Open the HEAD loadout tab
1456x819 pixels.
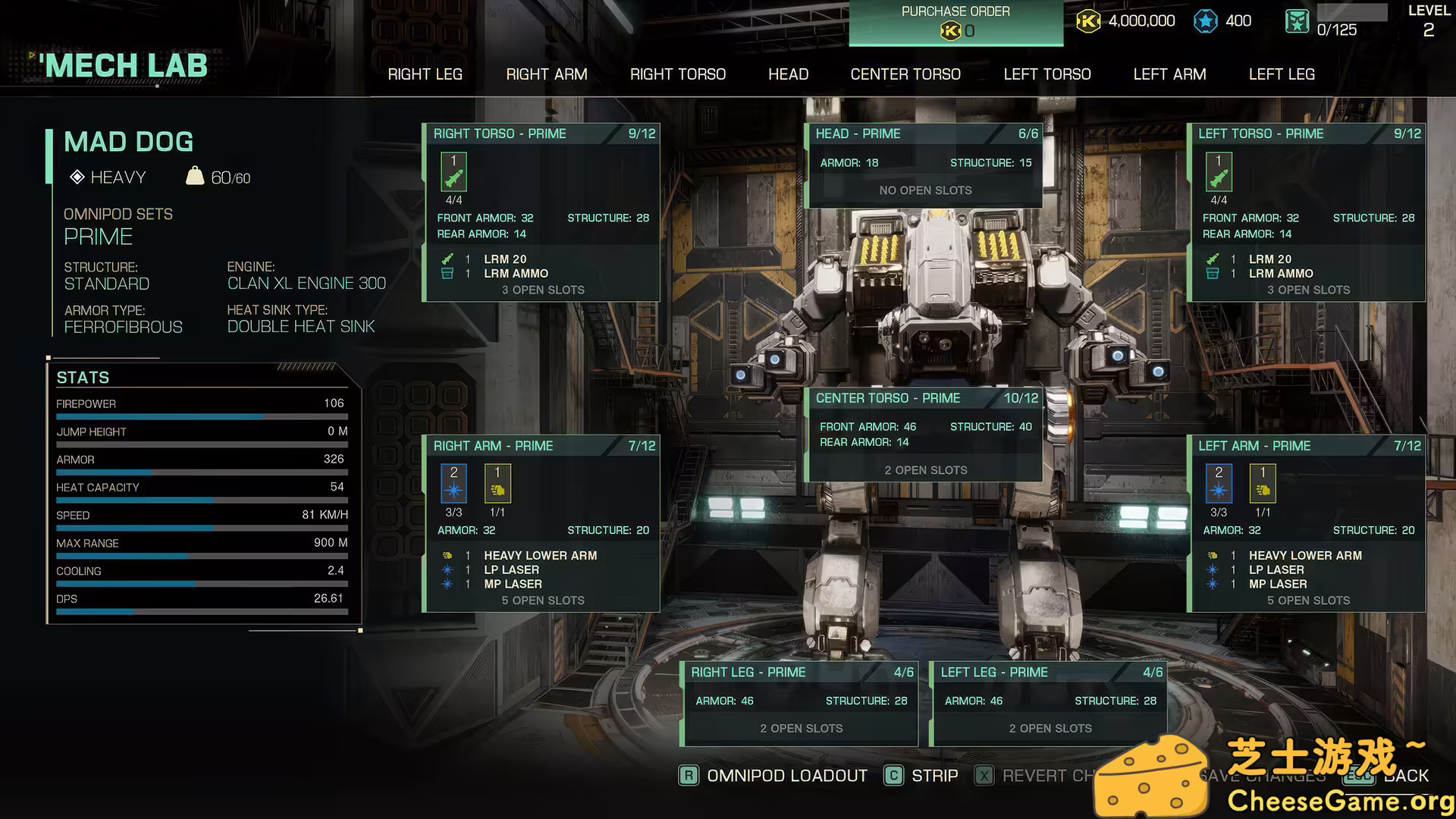point(788,74)
